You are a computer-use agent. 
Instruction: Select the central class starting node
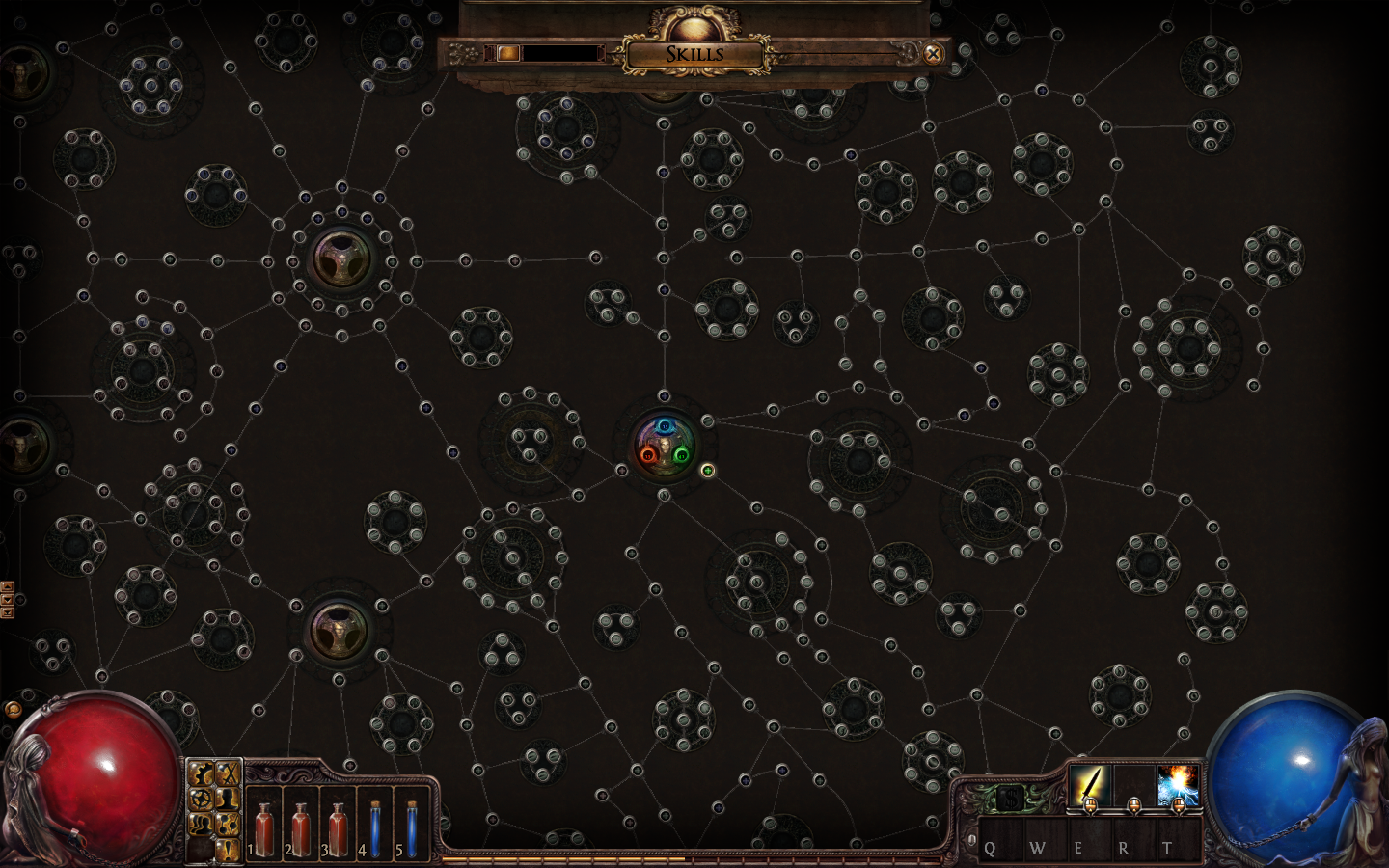pos(664,446)
